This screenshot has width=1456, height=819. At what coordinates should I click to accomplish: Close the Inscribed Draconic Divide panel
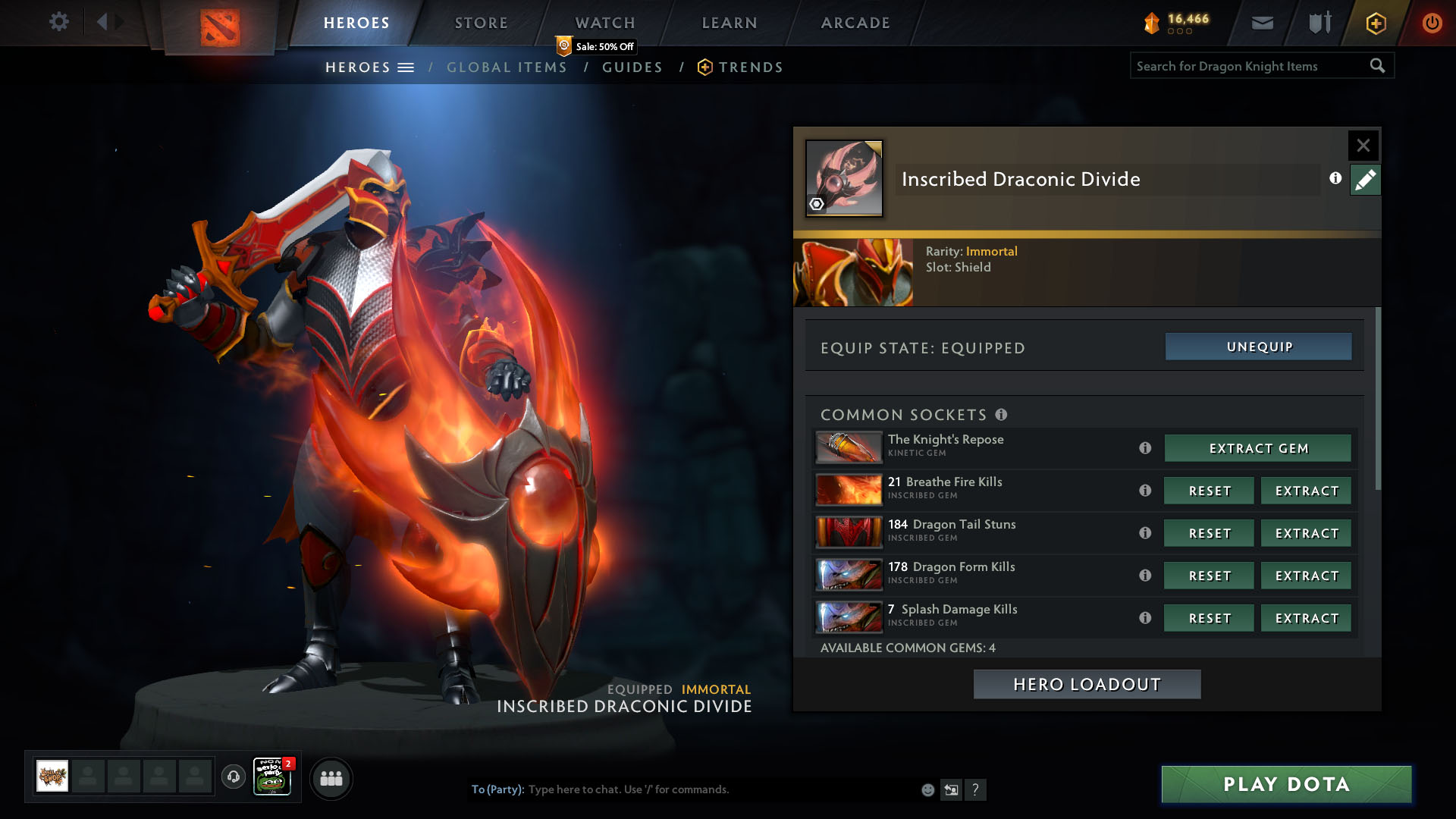point(1363,145)
